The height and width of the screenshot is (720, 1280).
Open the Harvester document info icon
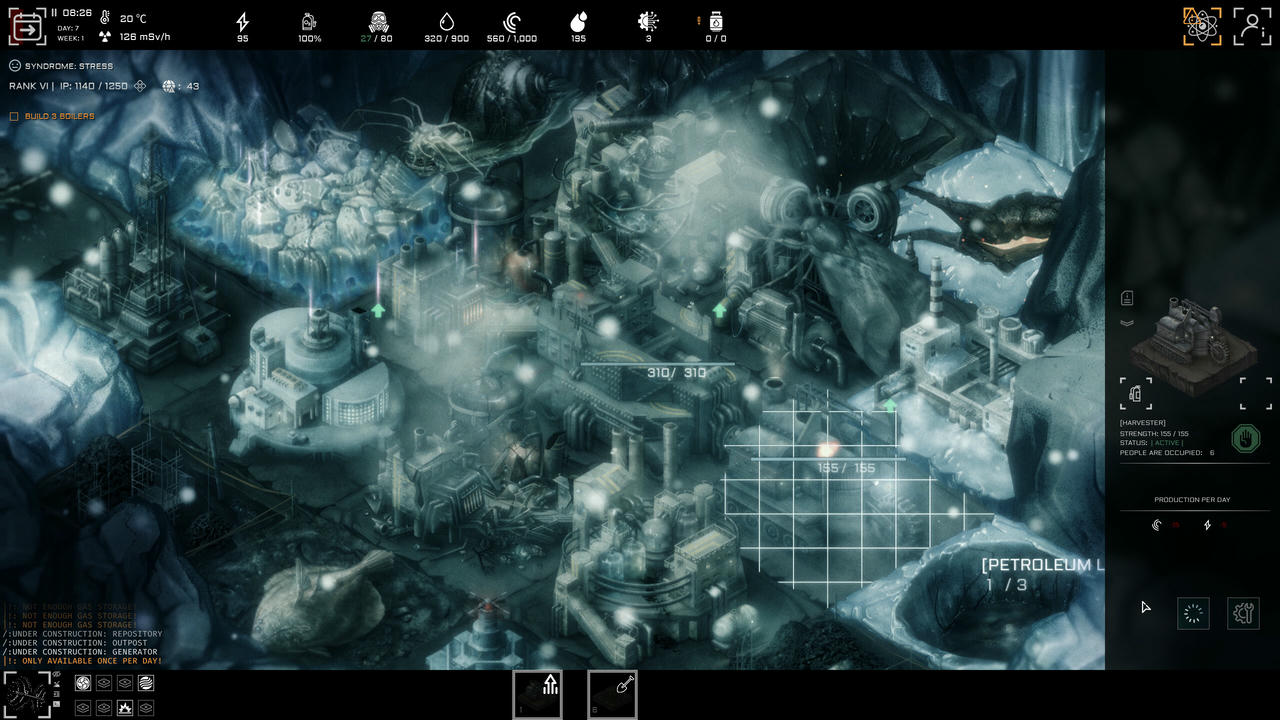click(x=1127, y=299)
